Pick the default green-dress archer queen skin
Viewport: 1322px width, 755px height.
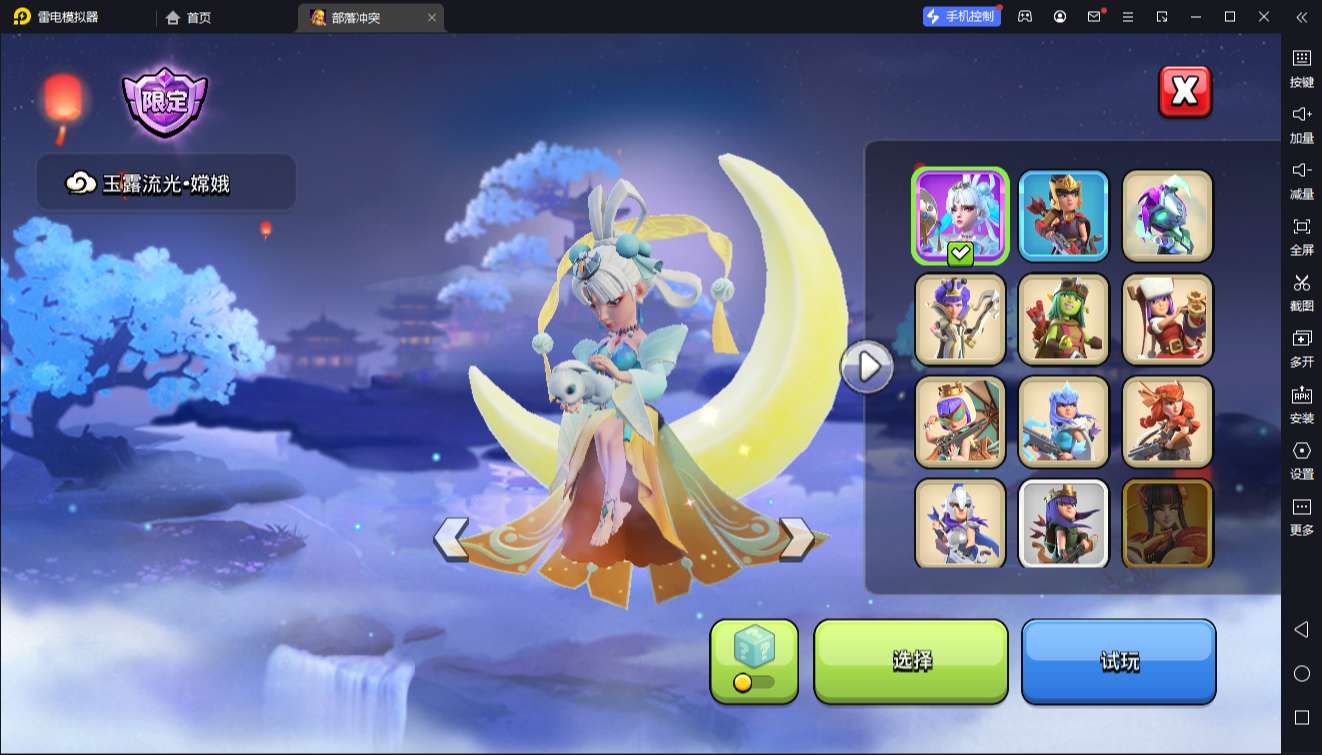pyautogui.click(x=1064, y=523)
